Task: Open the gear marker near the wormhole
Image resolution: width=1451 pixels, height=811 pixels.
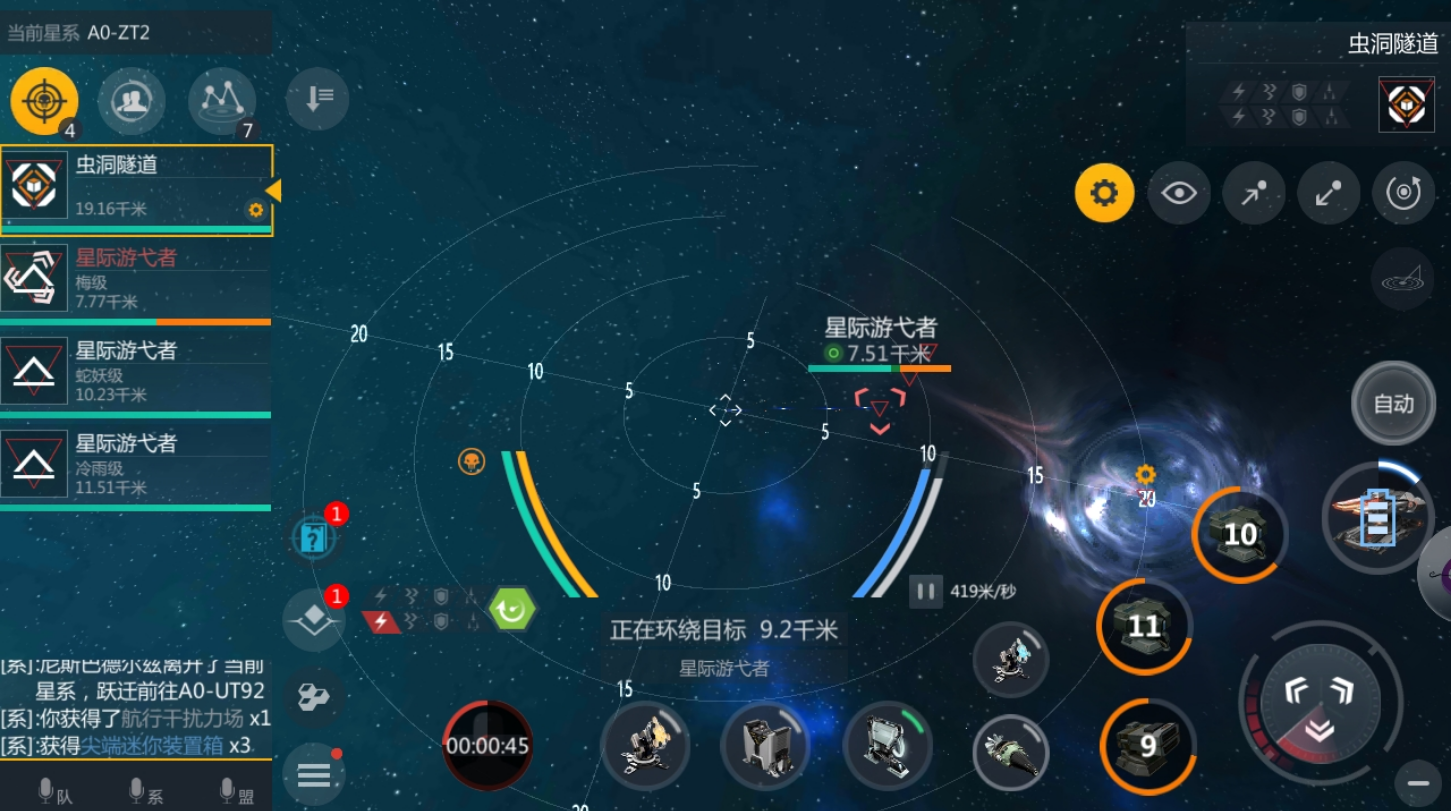Action: [1146, 474]
